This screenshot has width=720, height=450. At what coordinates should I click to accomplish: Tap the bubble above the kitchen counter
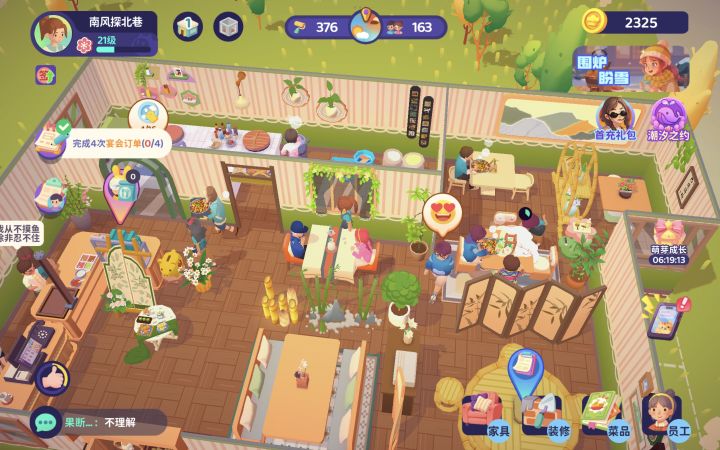(147, 115)
